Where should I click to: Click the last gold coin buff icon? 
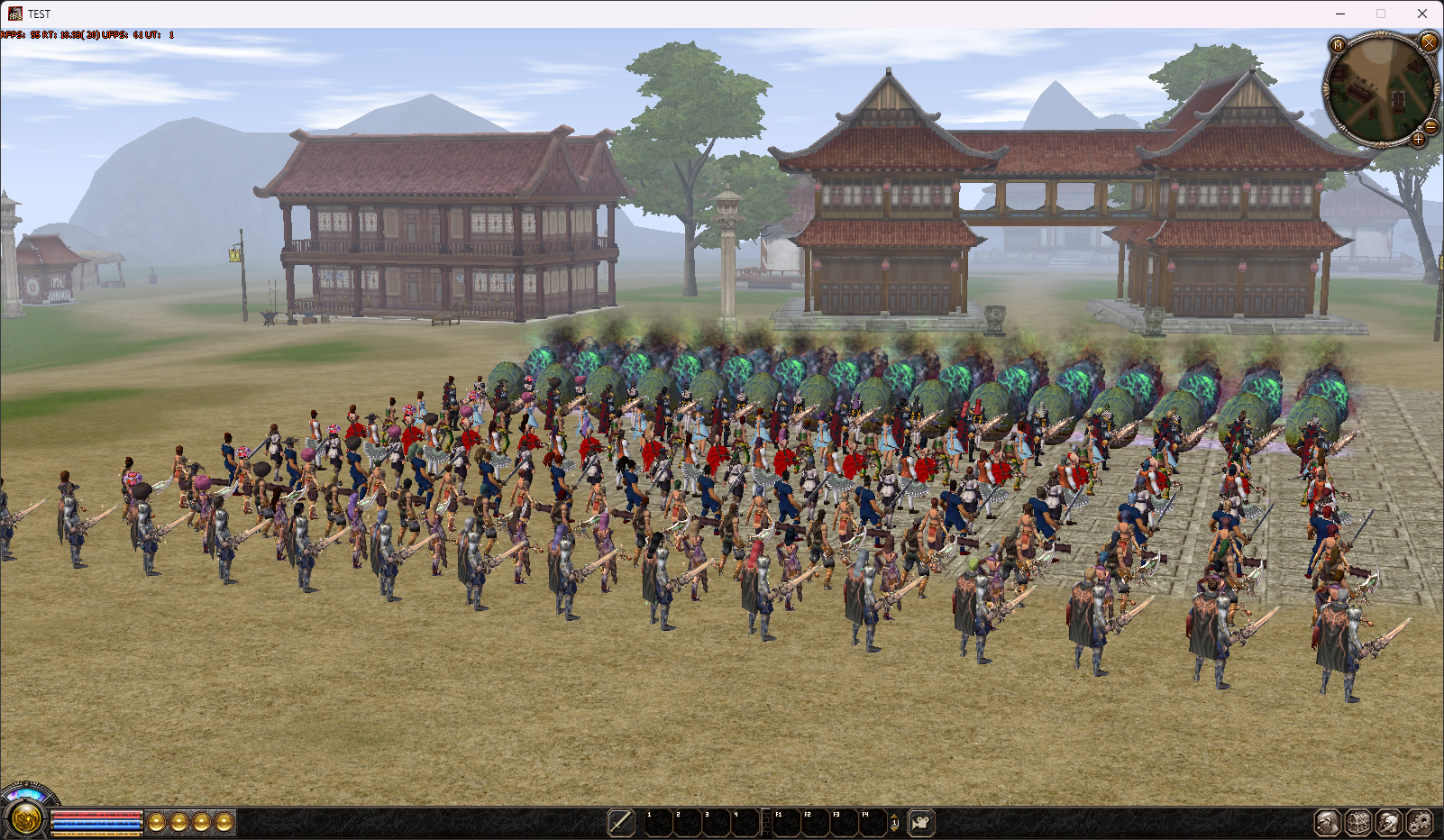point(224,821)
